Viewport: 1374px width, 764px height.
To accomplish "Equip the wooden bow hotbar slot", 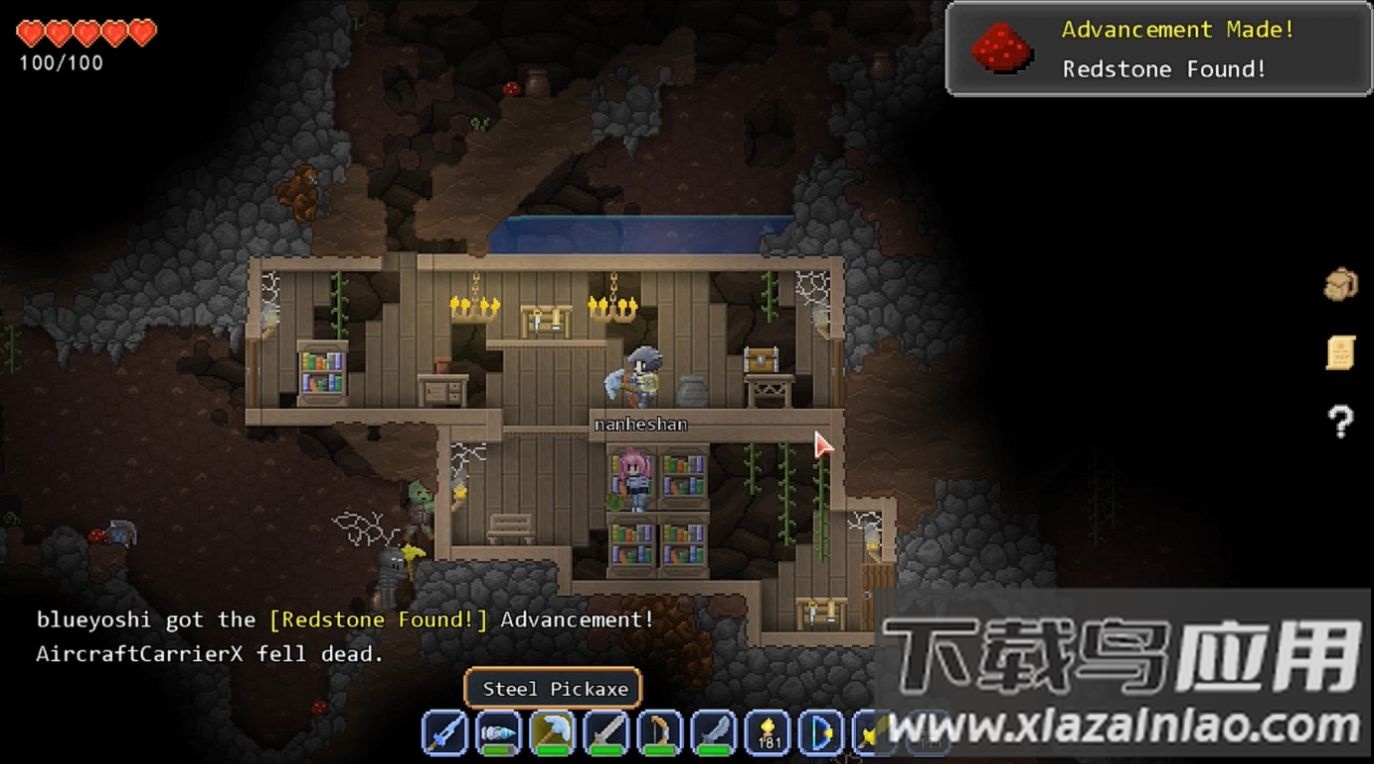I will (660, 733).
